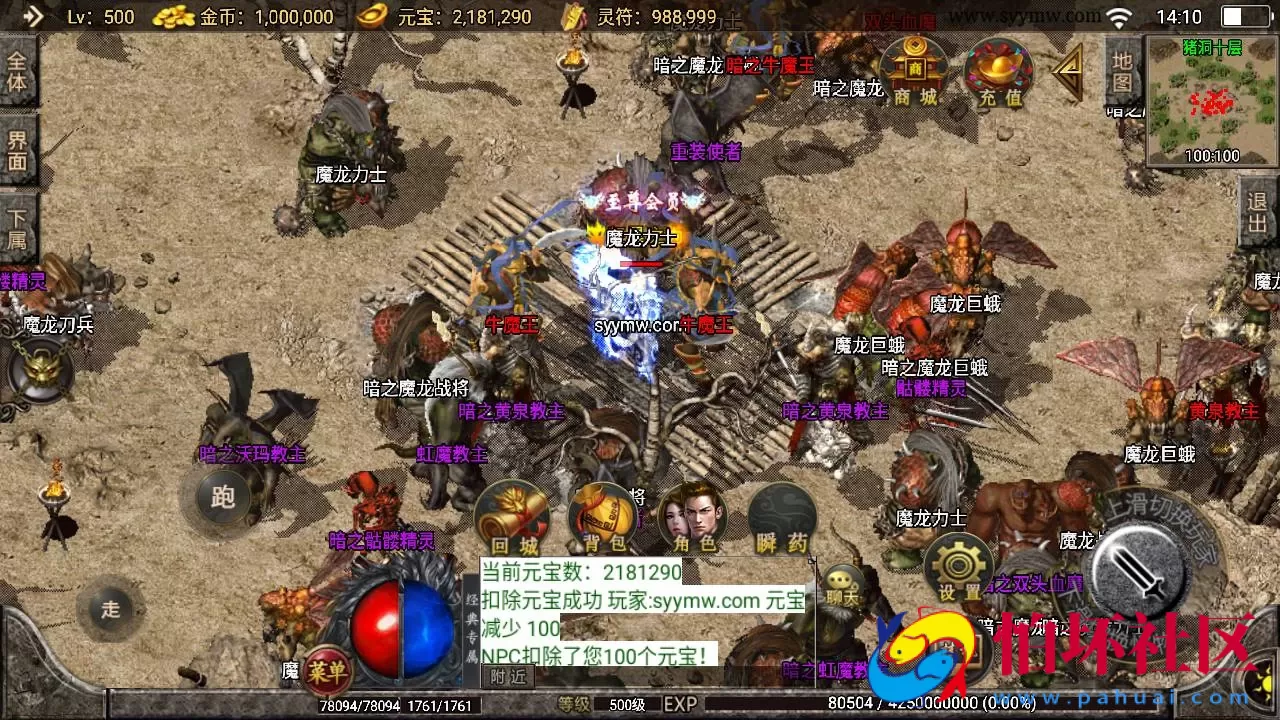Open the 商城 shop icon
This screenshot has height=720, width=1280.
916,70
